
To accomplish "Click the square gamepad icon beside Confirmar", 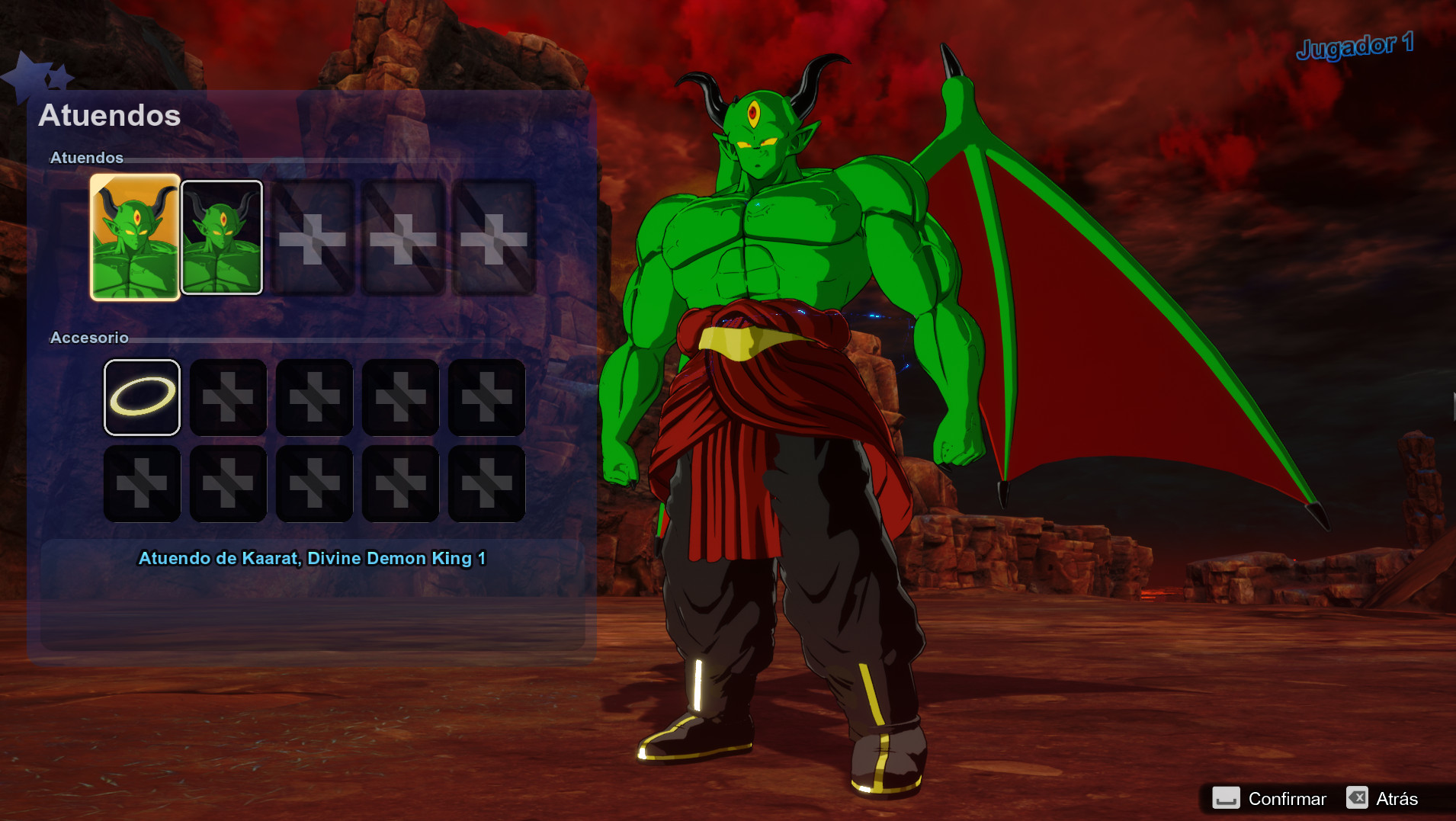I will tap(1225, 798).
